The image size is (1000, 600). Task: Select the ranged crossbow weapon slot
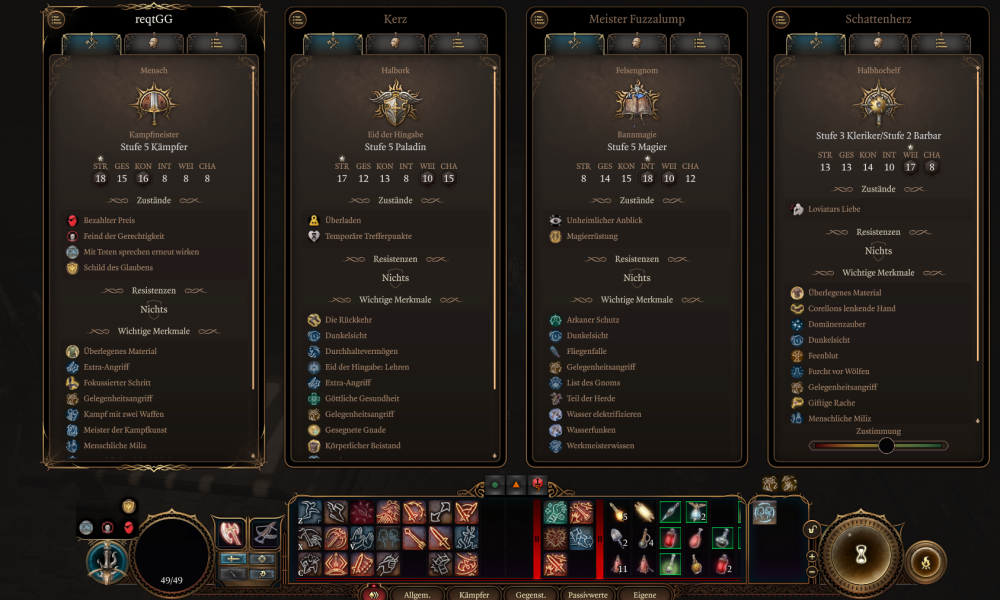click(x=265, y=533)
